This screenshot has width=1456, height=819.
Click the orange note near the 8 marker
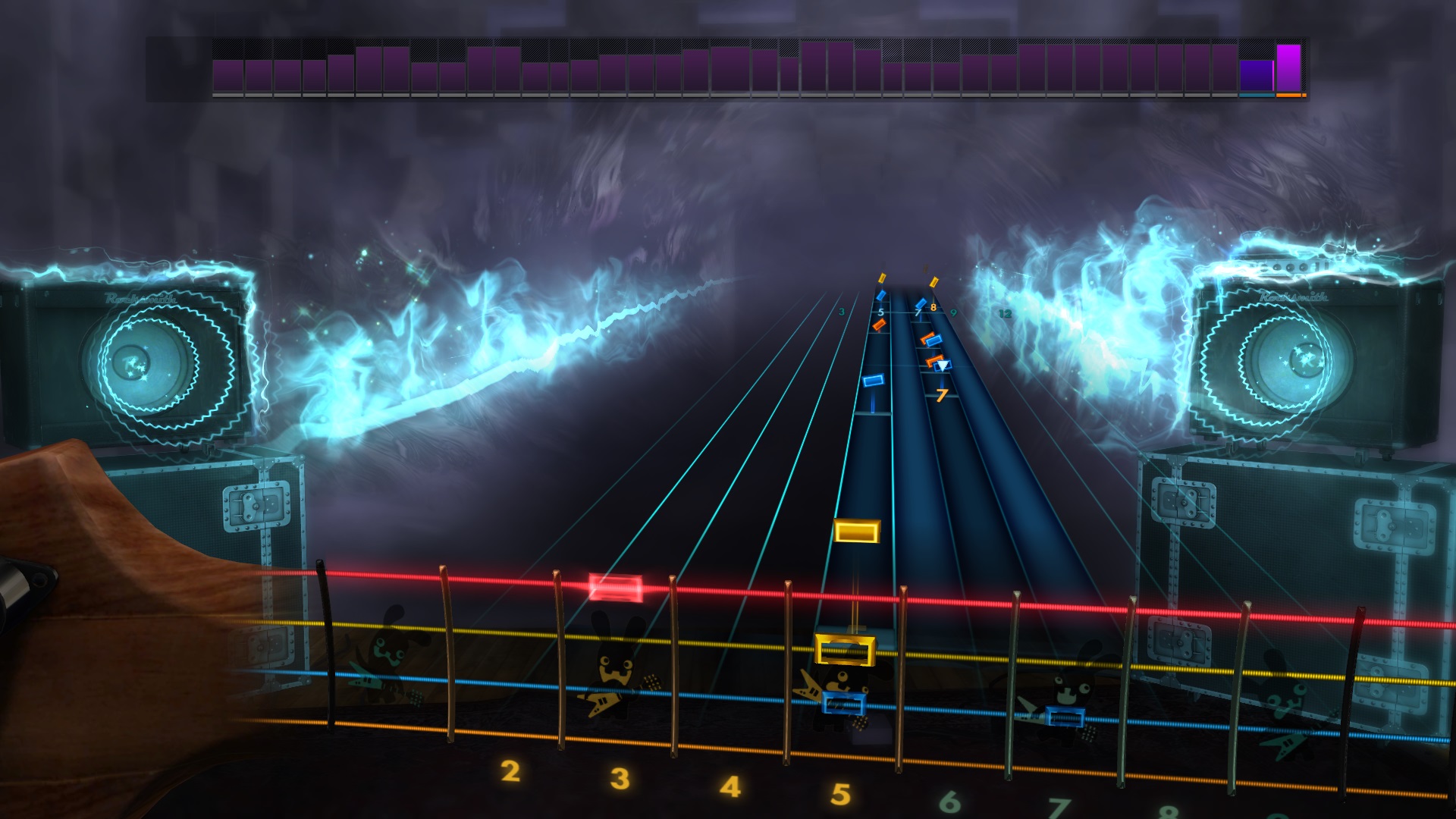click(x=926, y=338)
